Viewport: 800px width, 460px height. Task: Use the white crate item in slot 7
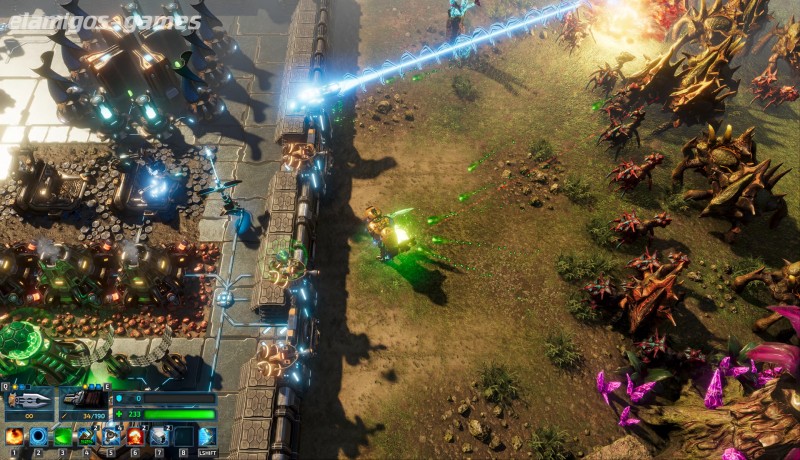[x=159, y=436]
